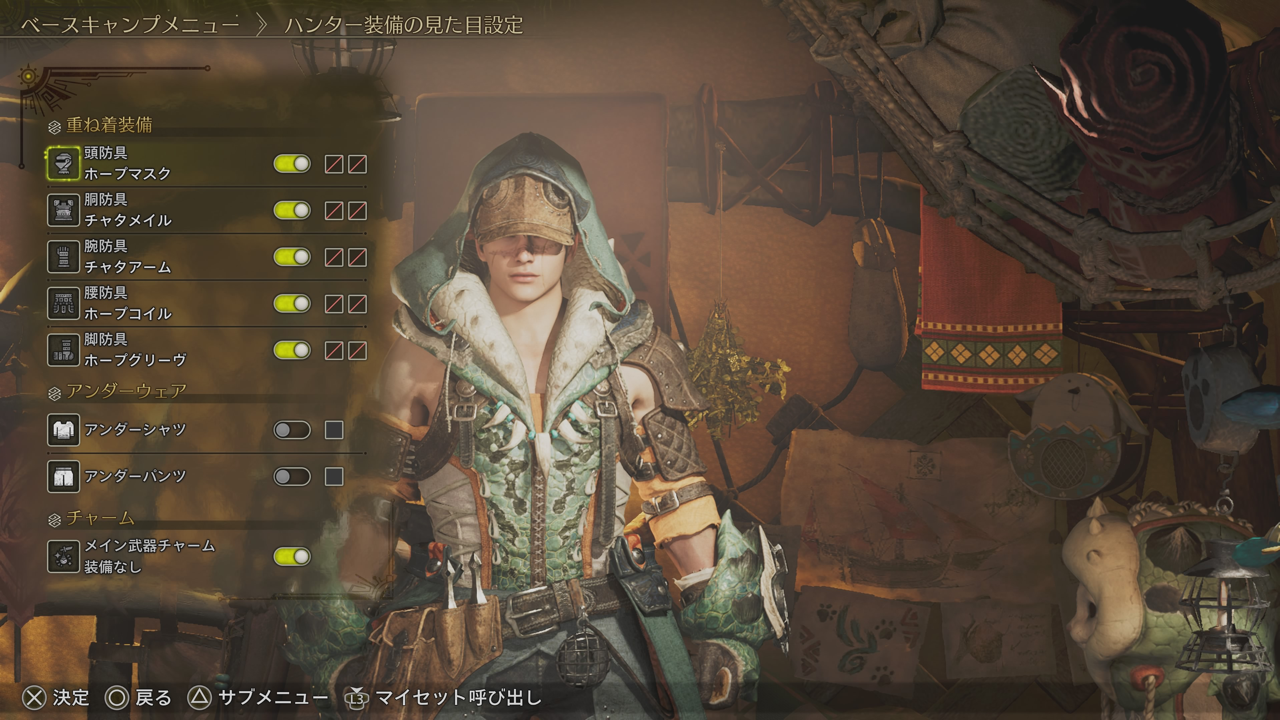Switch off the チャタアーム display toggle
1280x720 pixels.
292,257
